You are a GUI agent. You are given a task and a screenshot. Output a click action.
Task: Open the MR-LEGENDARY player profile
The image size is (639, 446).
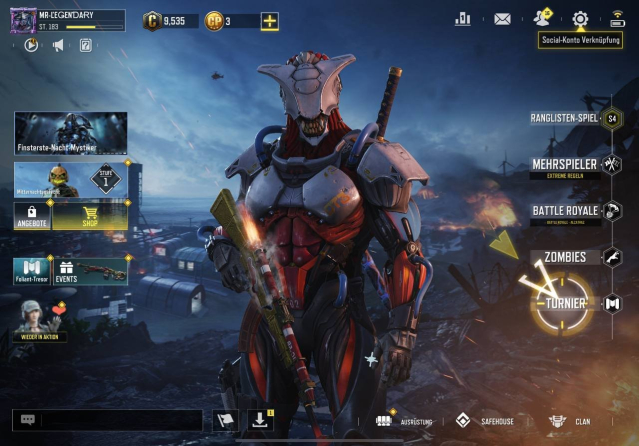[66, 20]
